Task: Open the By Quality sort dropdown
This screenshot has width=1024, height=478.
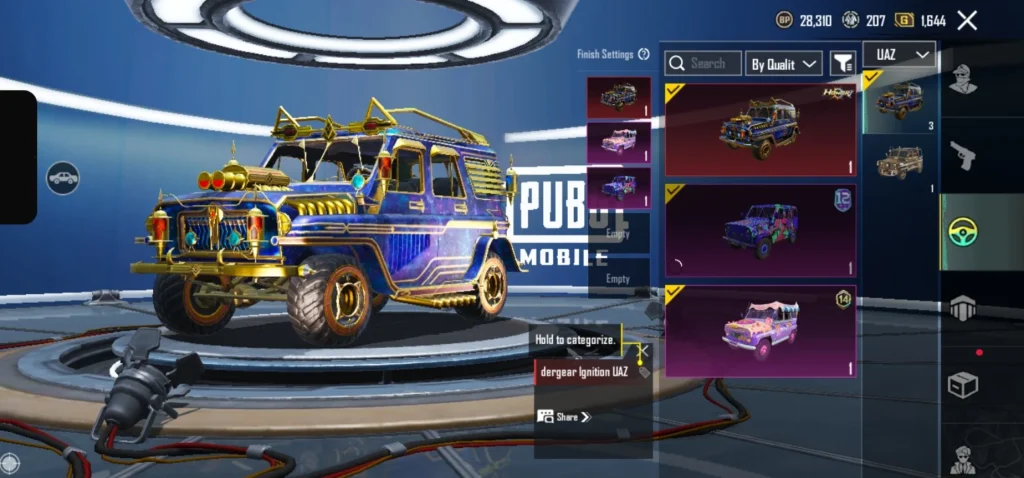Action: pyautogui.click(x=784, y=64)
